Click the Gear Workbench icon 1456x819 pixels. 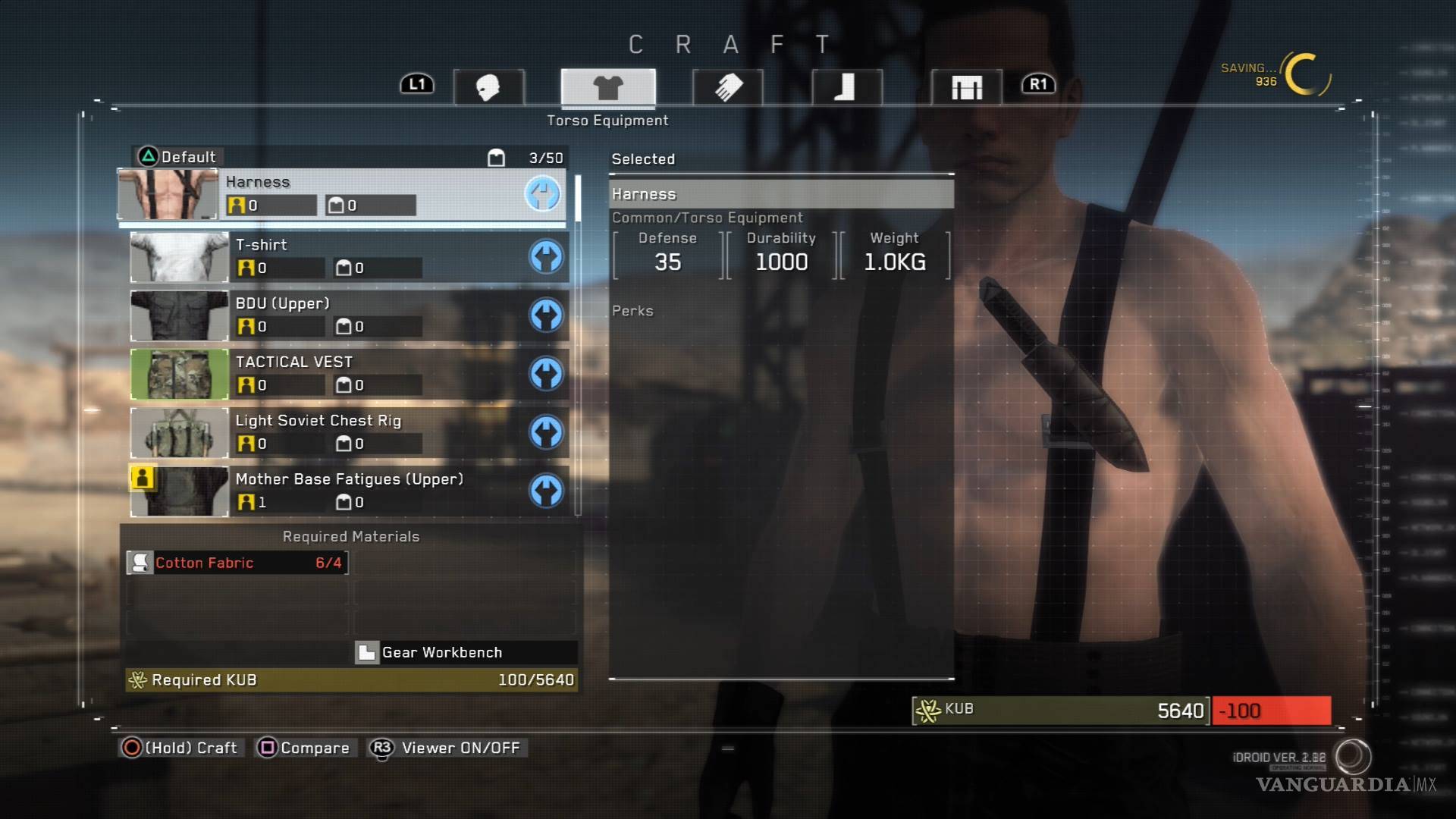coord(367,651)
